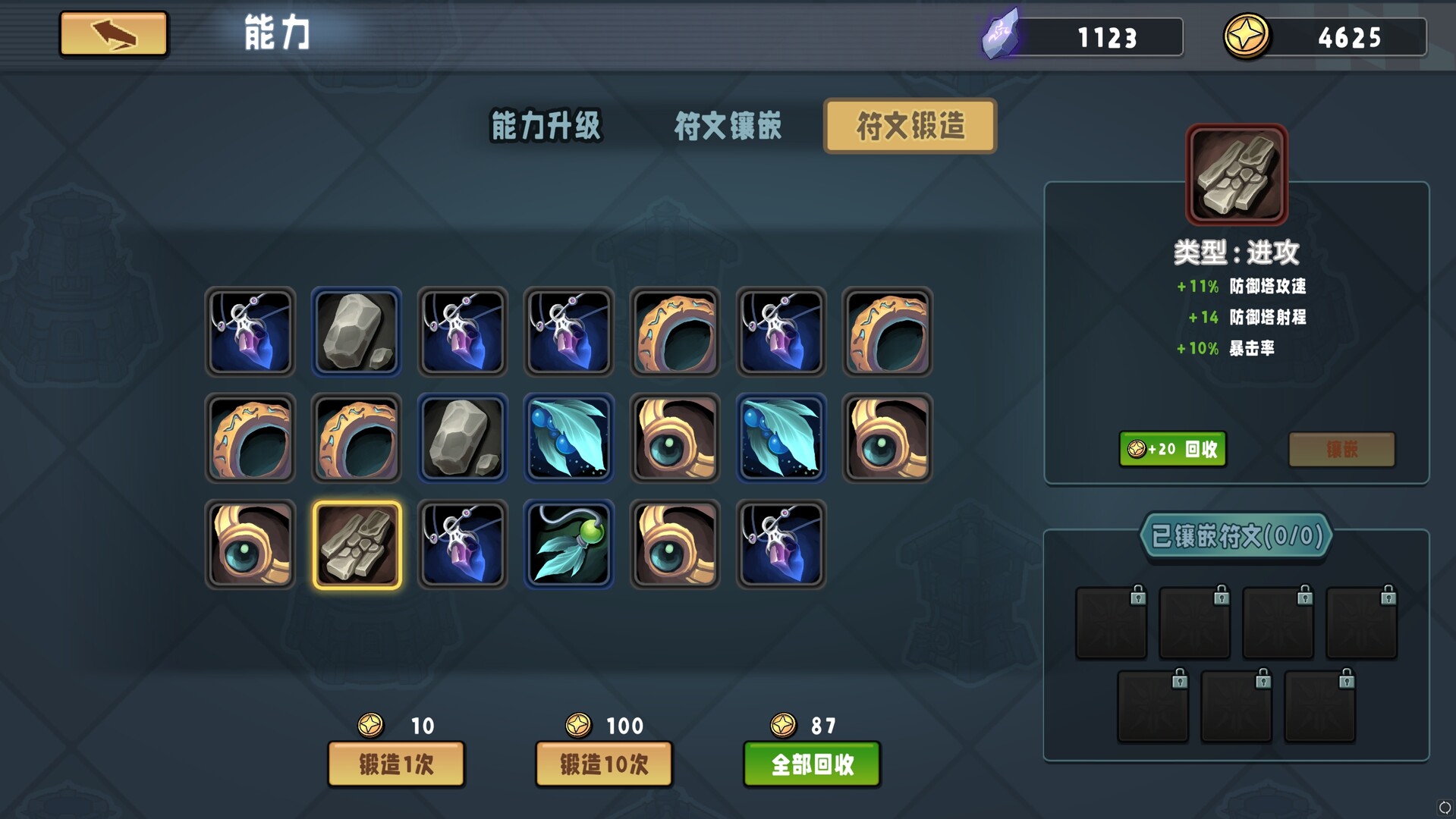
Task: Select the white stone rune in the top row
Action: point(356,332)
